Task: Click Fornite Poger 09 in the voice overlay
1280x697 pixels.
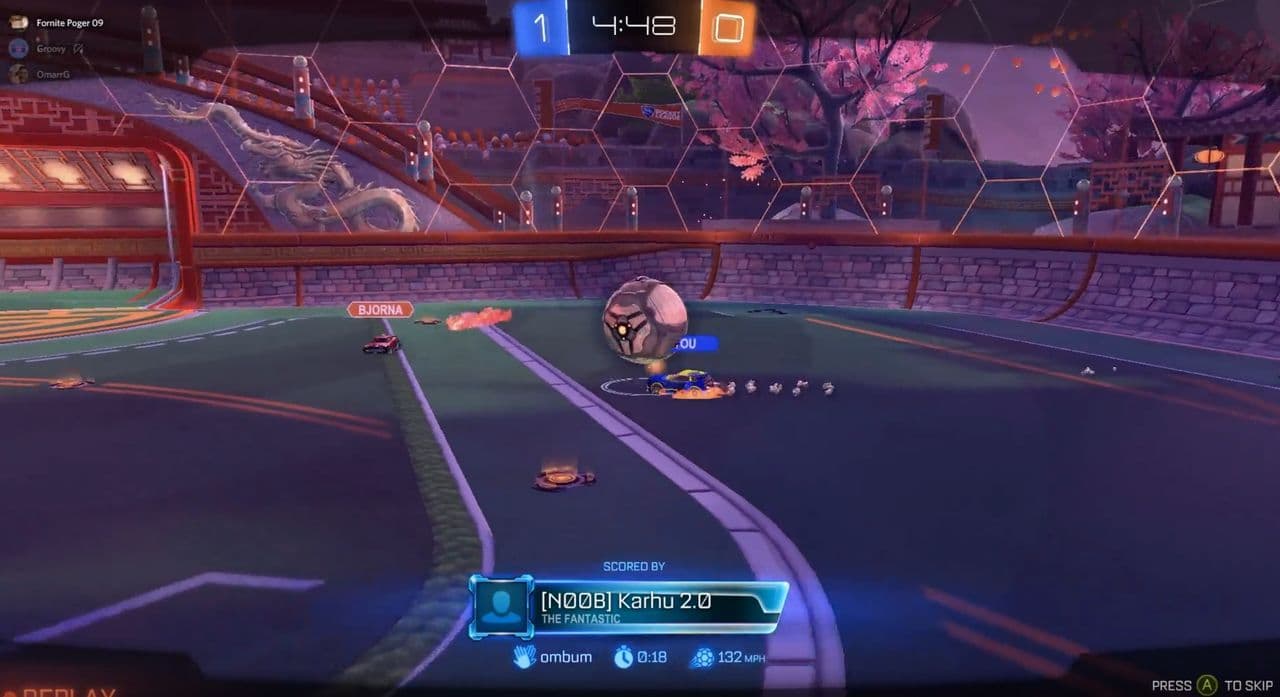Action: [x=68, y=22]
